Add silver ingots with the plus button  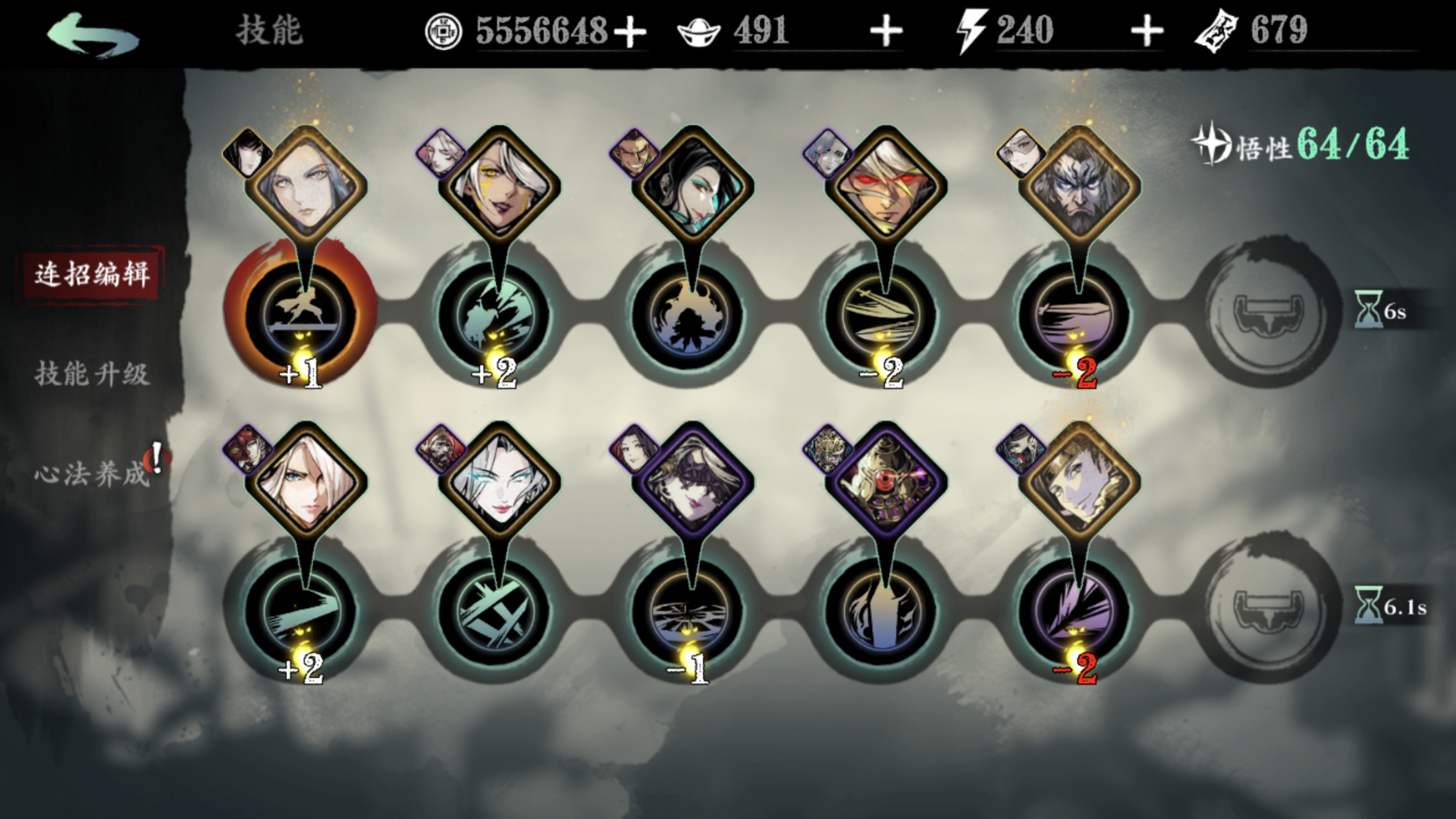coord(885,32)
